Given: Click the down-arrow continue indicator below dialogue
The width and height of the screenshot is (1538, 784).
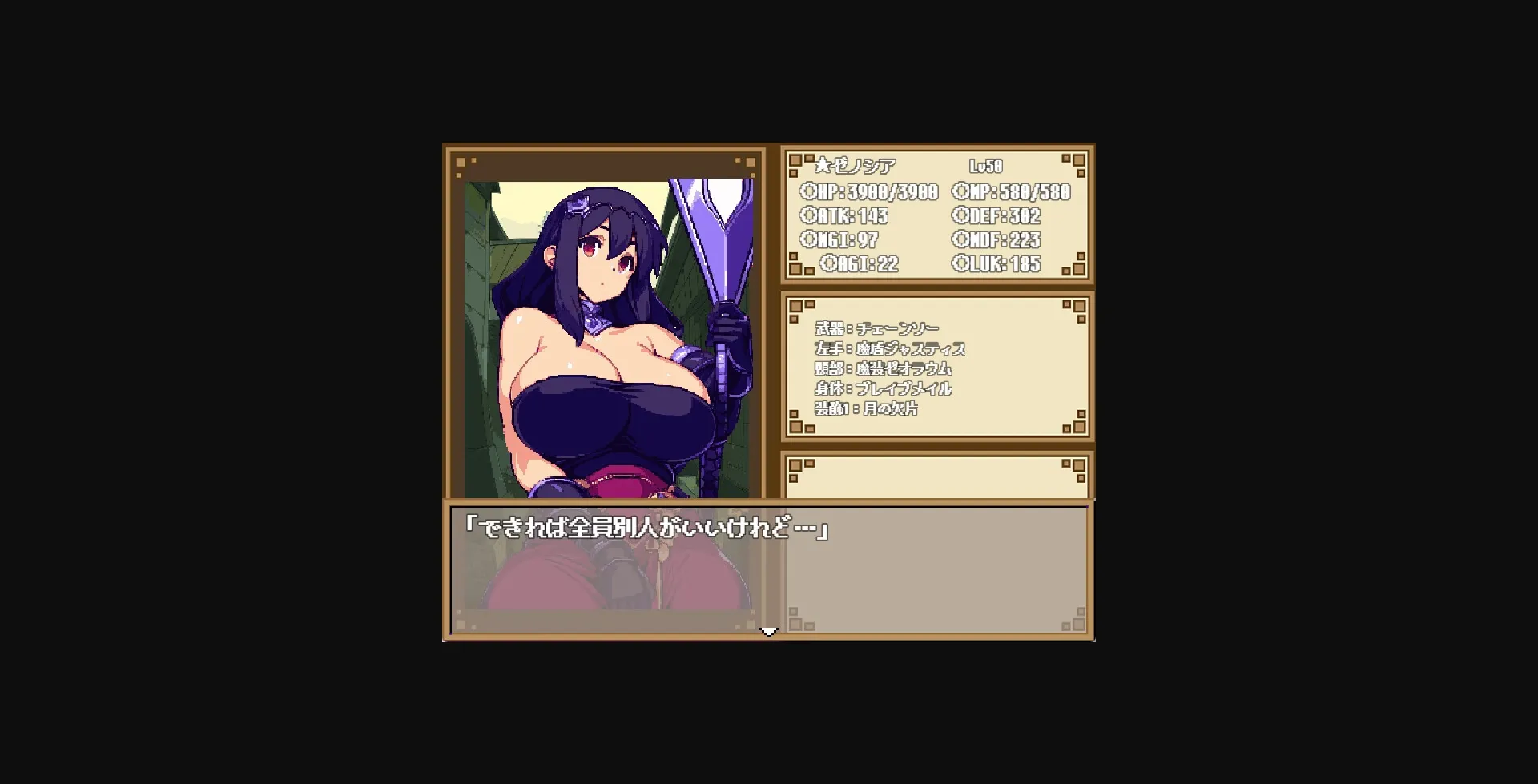Looking at the screenshot, I should coord(769,631).
